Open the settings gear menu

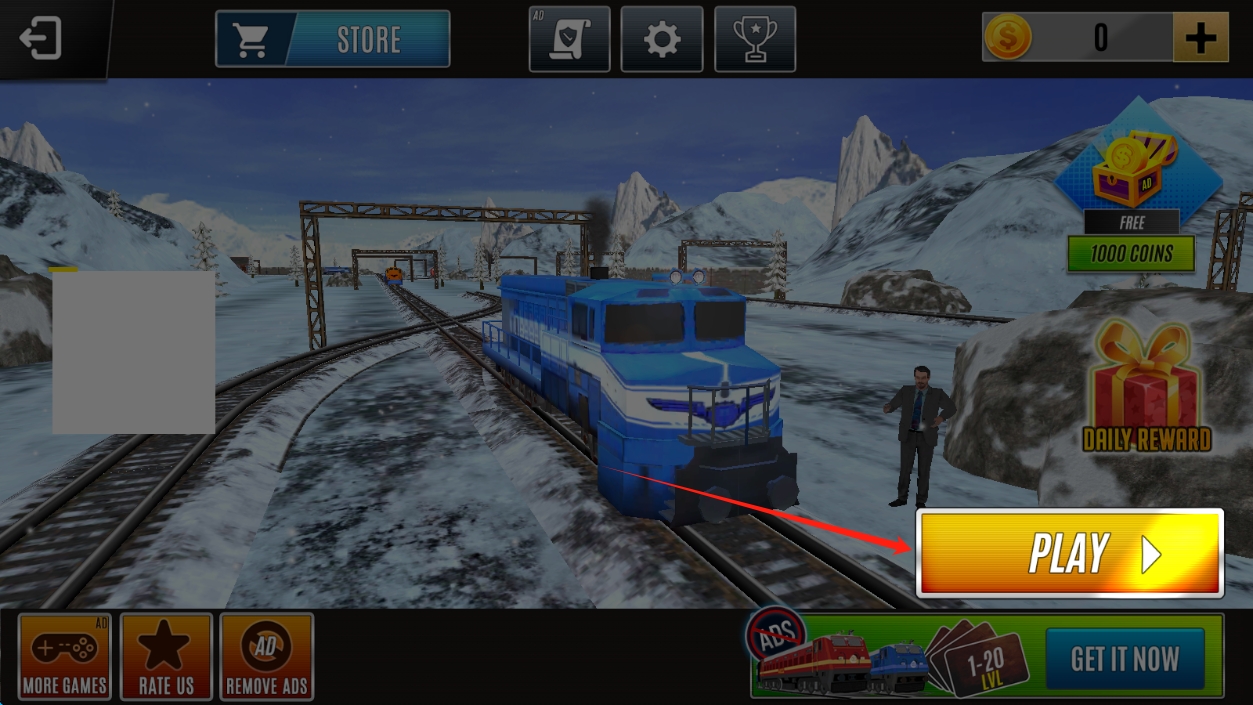(661, 39)
